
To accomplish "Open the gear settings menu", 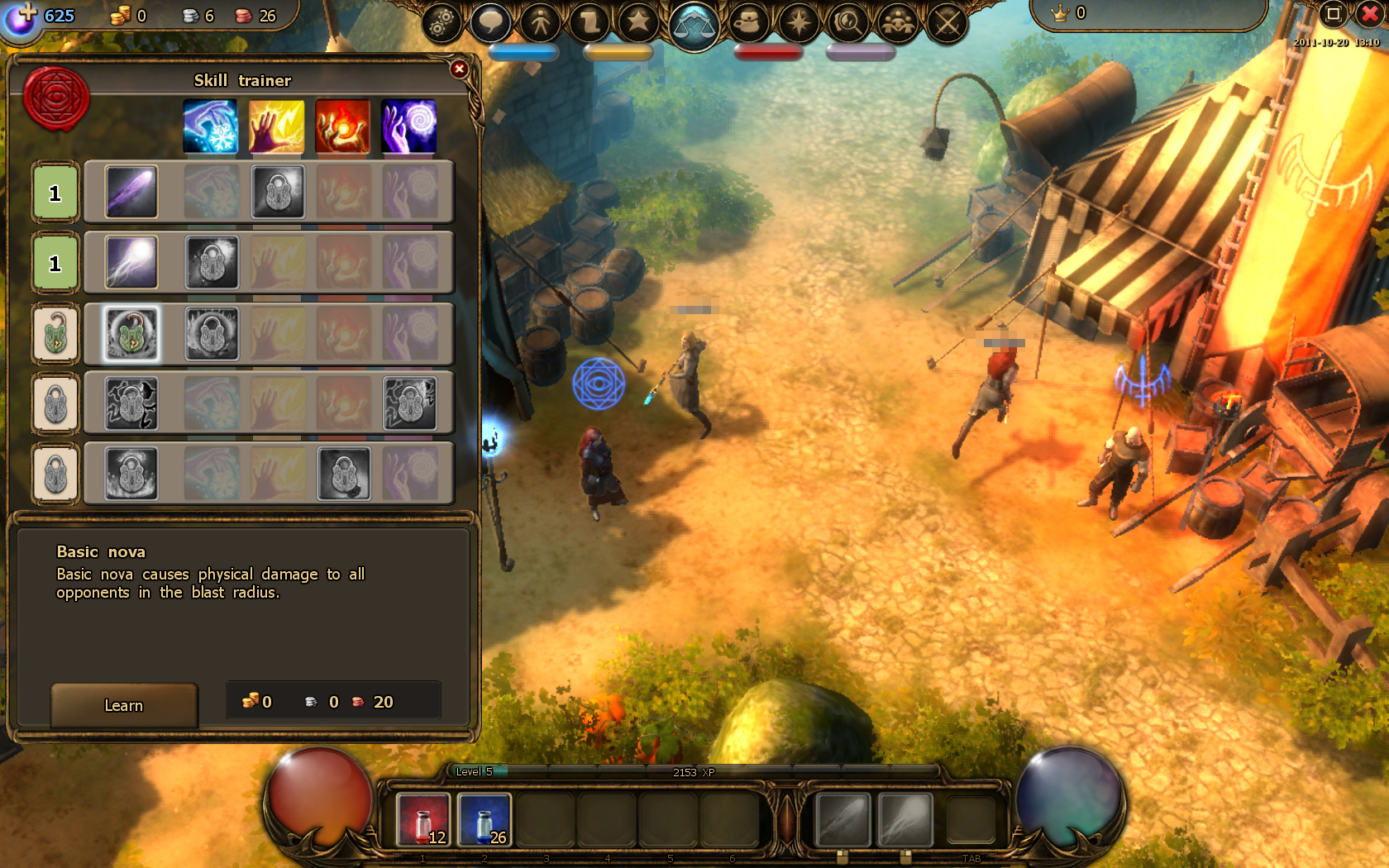I will pos(442,23).
